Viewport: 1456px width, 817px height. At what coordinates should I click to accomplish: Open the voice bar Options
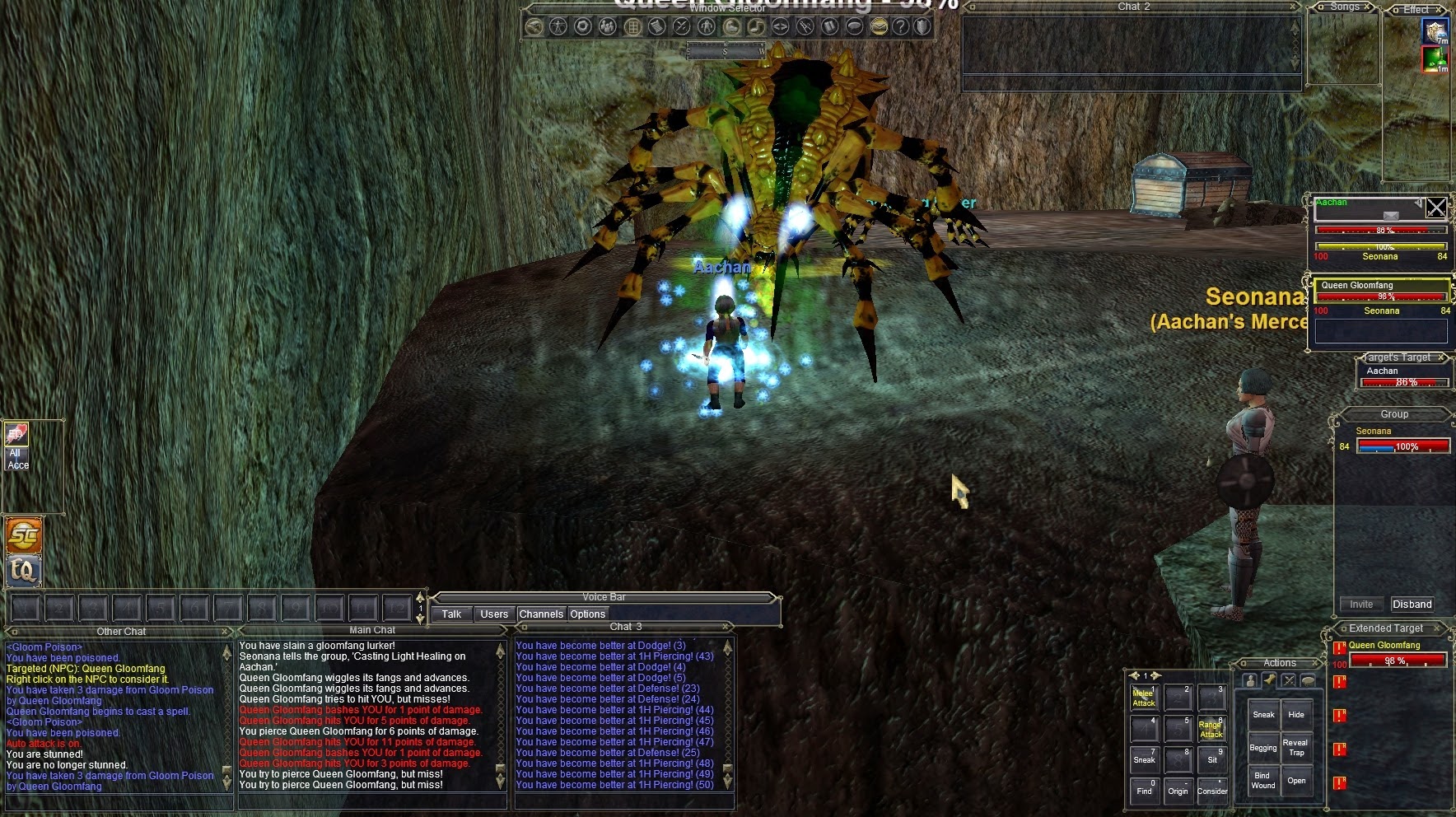pyautogui.click(x=587, y=614)
